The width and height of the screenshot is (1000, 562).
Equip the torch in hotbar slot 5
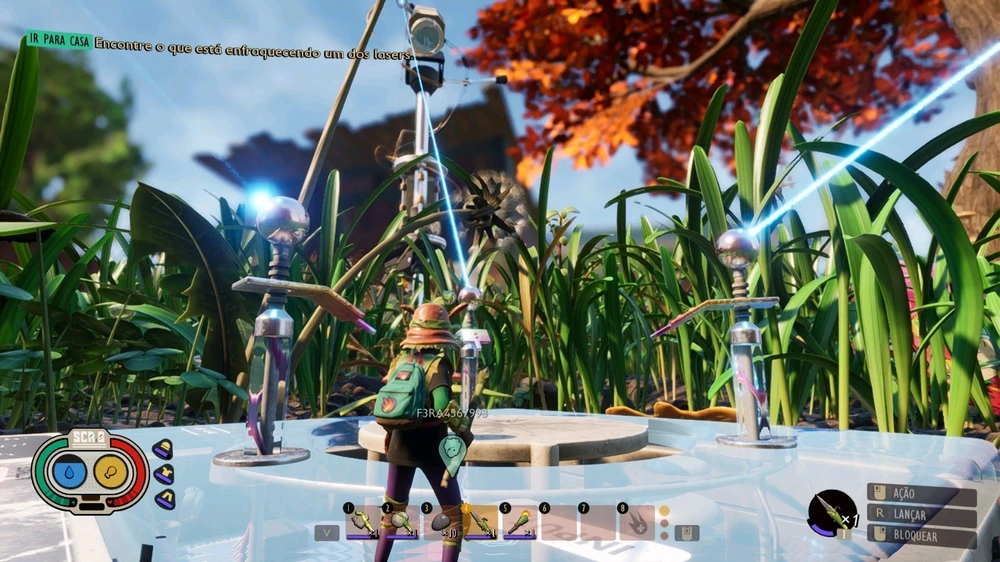tap(520, 523)
